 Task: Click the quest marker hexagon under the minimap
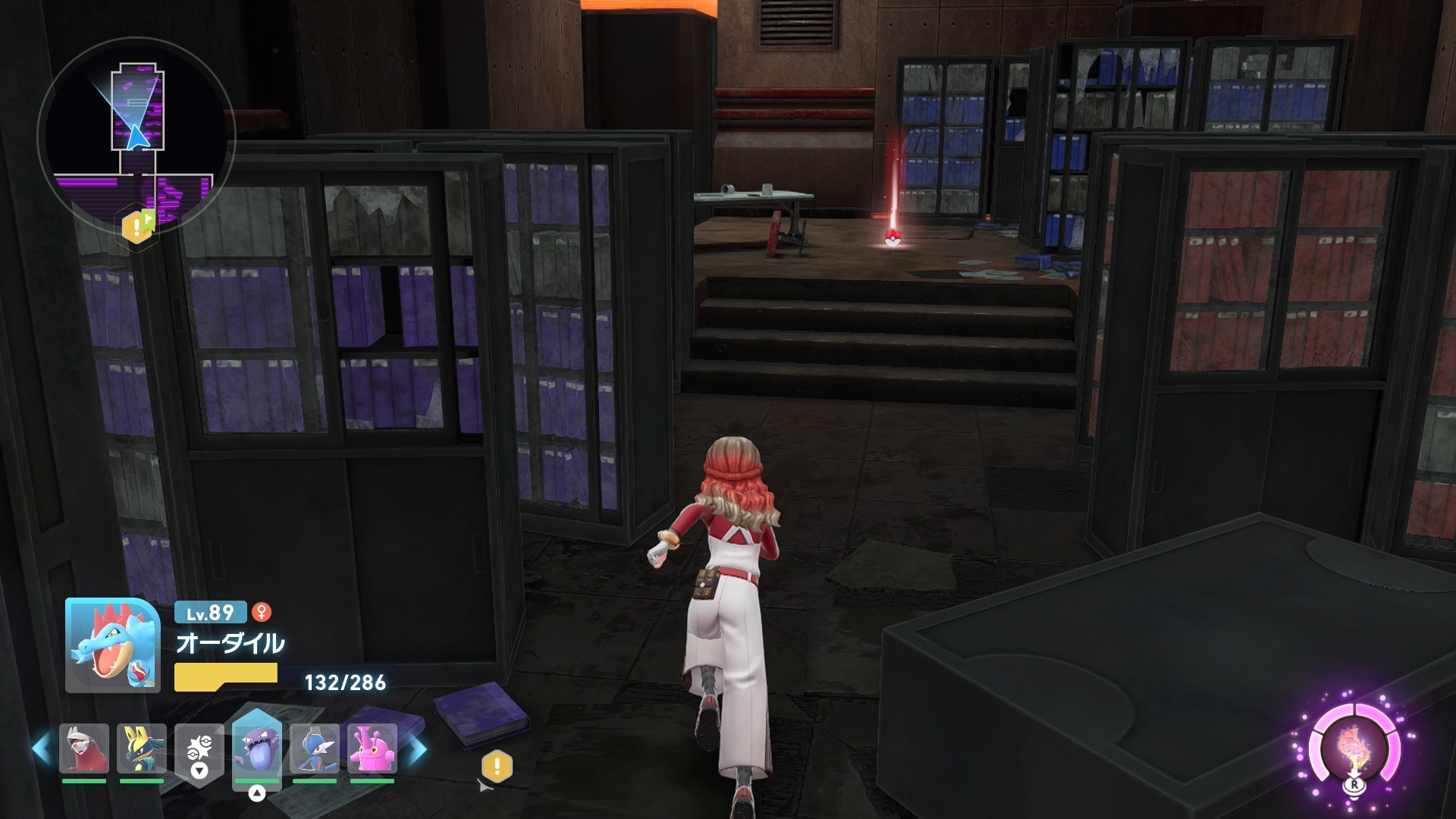click(136, 225)
